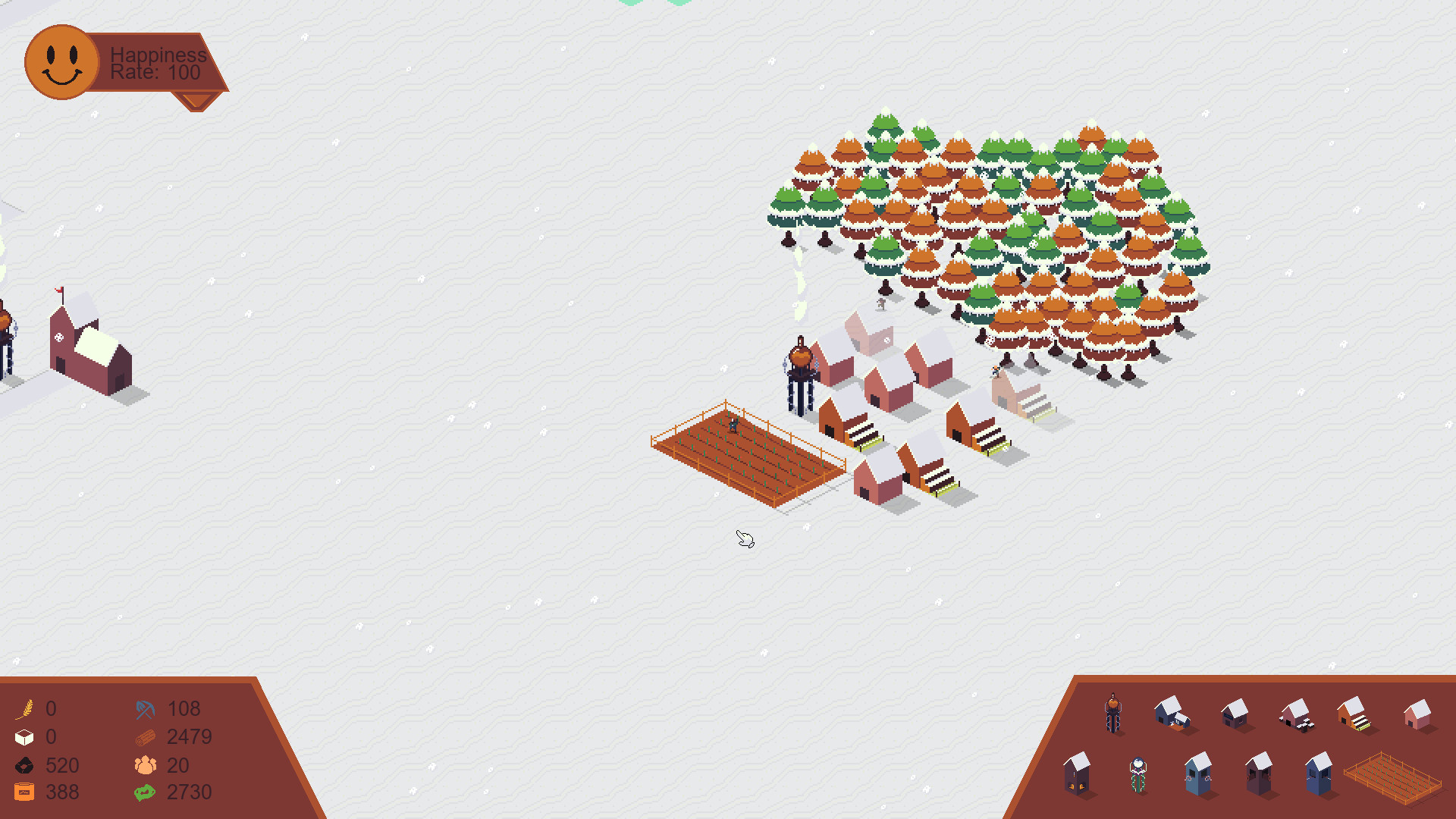Click the green money icon showing 2730
The width and height of the screenshot is (1456, 819).
(144, 792)
